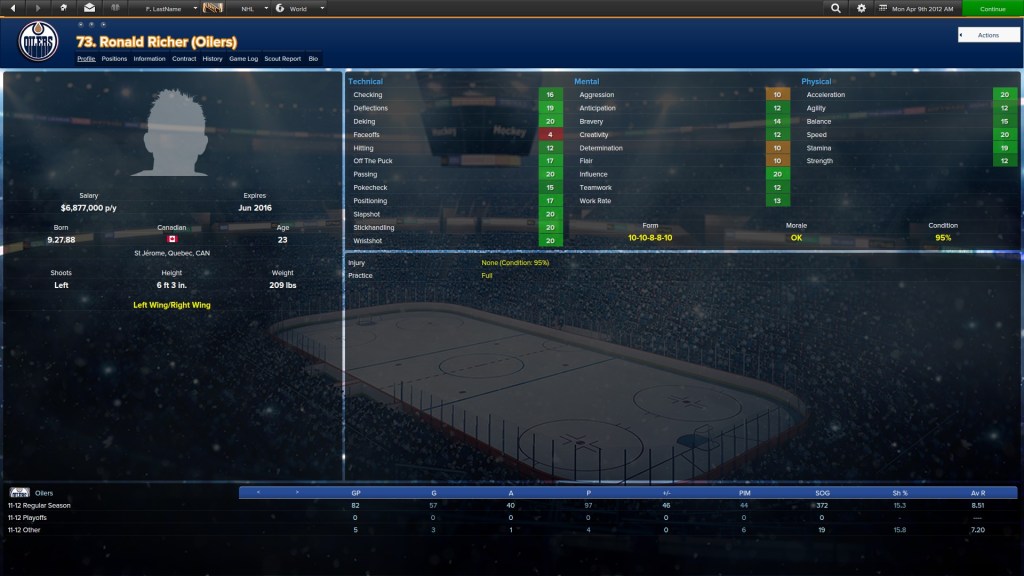Screen dimensions: 1024x576
Task: Open the calendar date button
Action: click(917, 8)
